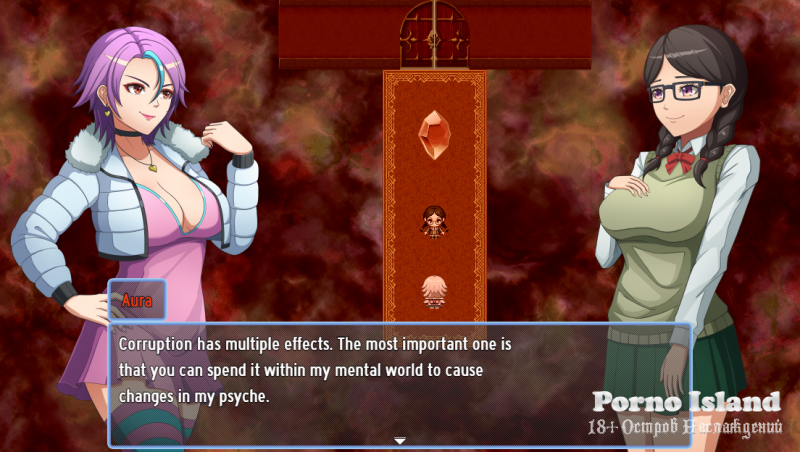Click the dialogue continue arrow
This screenshot has height=452, width=800.
399,440
